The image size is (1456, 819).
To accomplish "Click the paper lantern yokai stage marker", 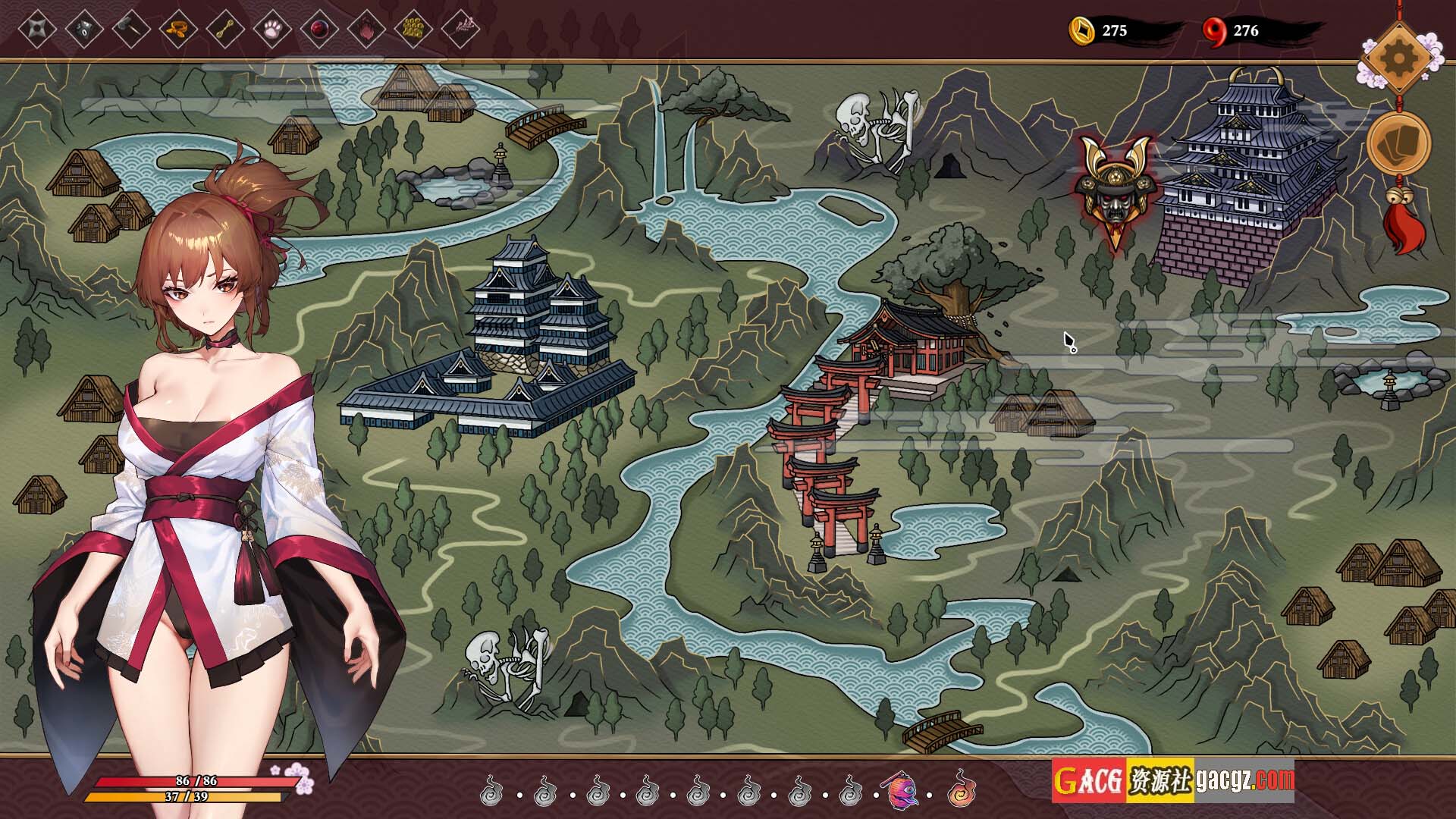I will tap(901, 791).
